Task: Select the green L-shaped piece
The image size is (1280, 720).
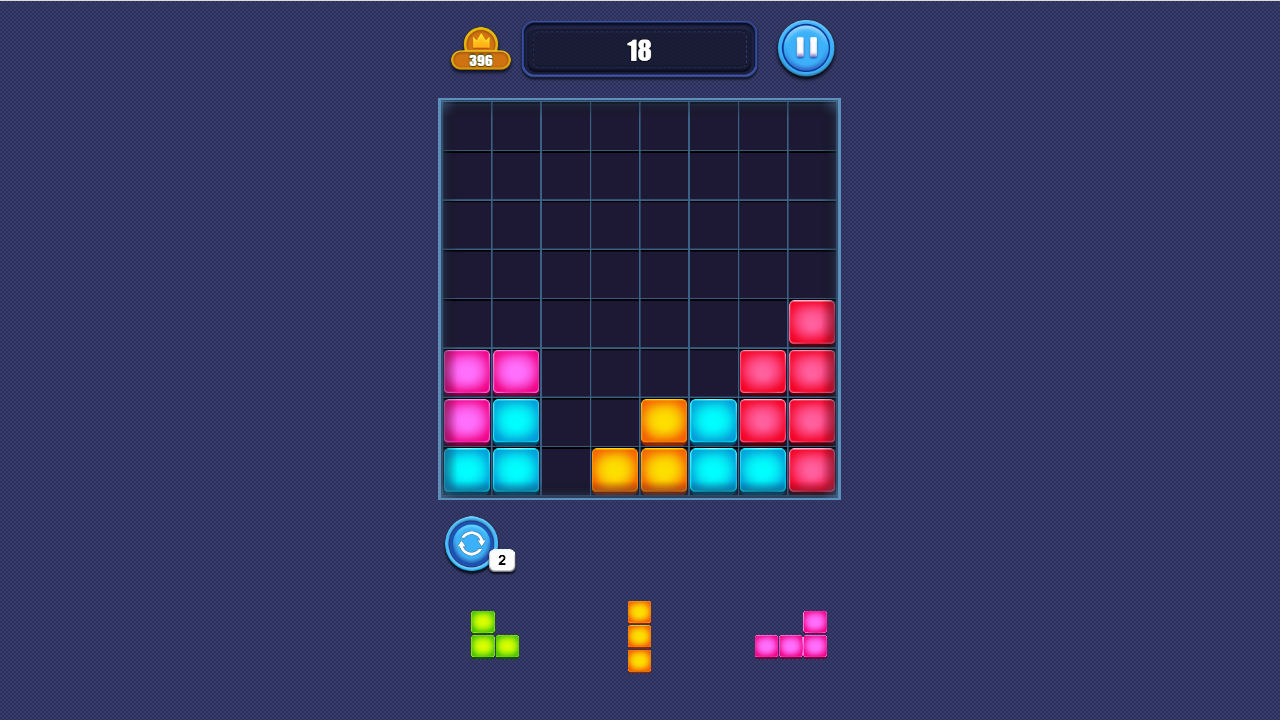Action: click(x=495, y=633)
